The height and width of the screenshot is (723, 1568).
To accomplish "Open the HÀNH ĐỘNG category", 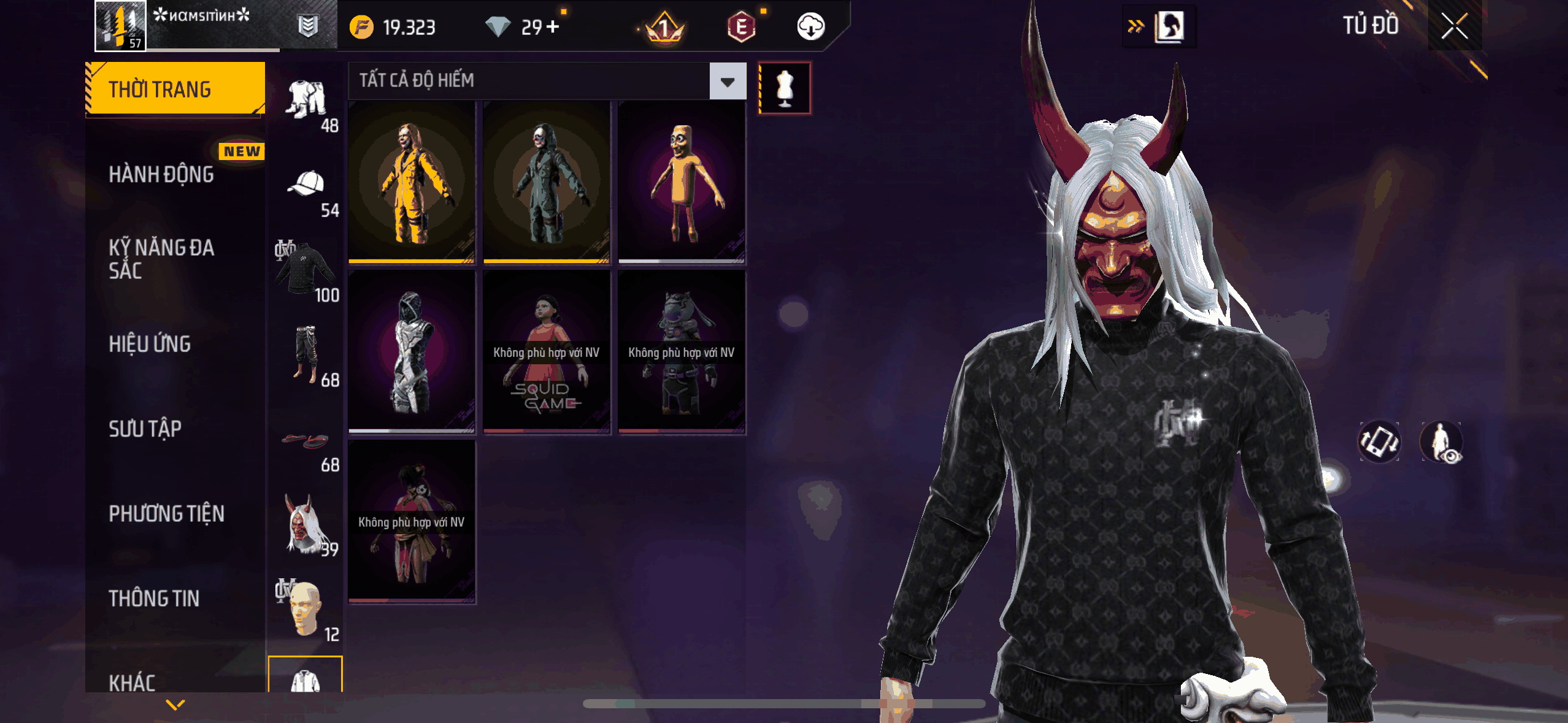I will tap(161, 175).
